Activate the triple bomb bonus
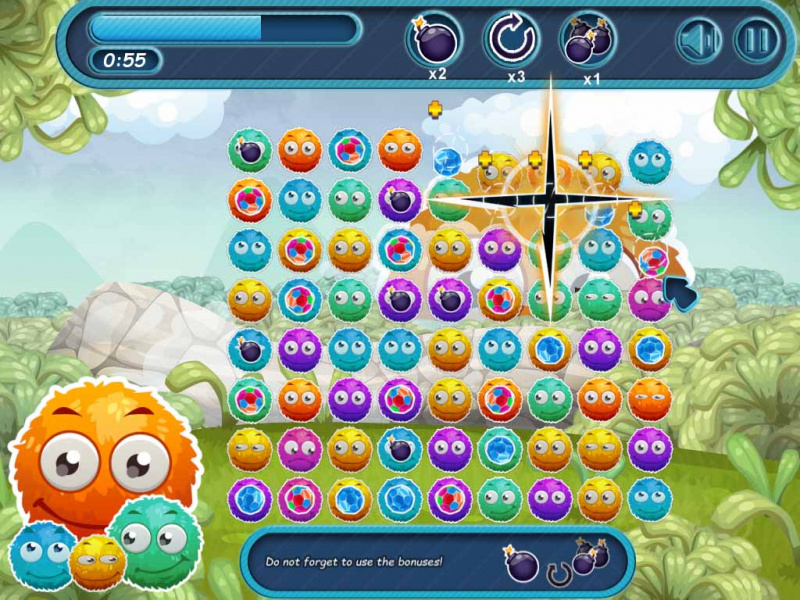The image size is (800, 600). point(587,41)
